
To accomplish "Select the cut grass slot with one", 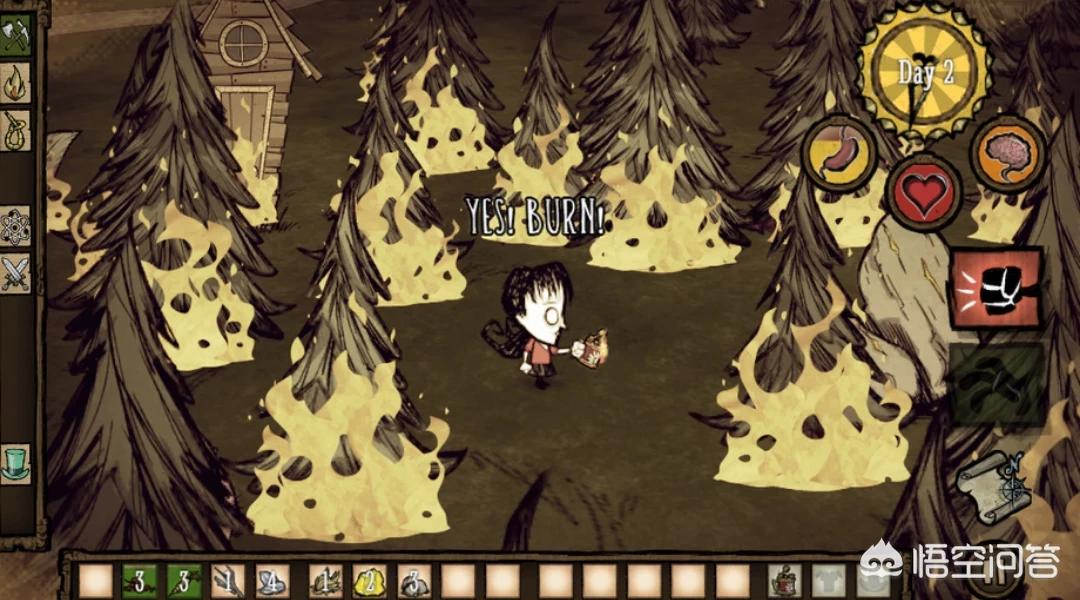I will click(323, 580).
